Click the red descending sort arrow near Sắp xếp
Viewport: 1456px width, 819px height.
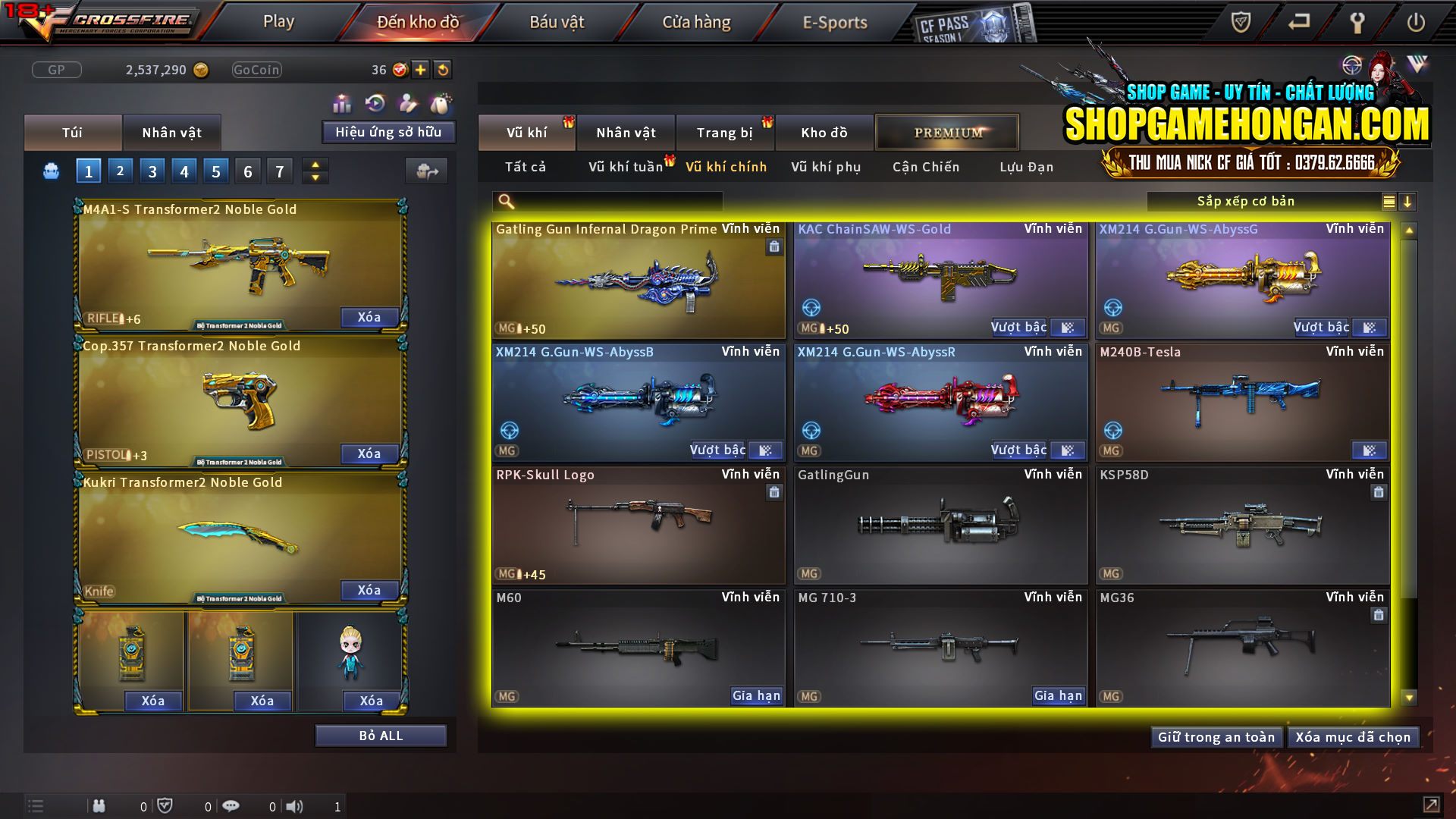(1407, 202)
